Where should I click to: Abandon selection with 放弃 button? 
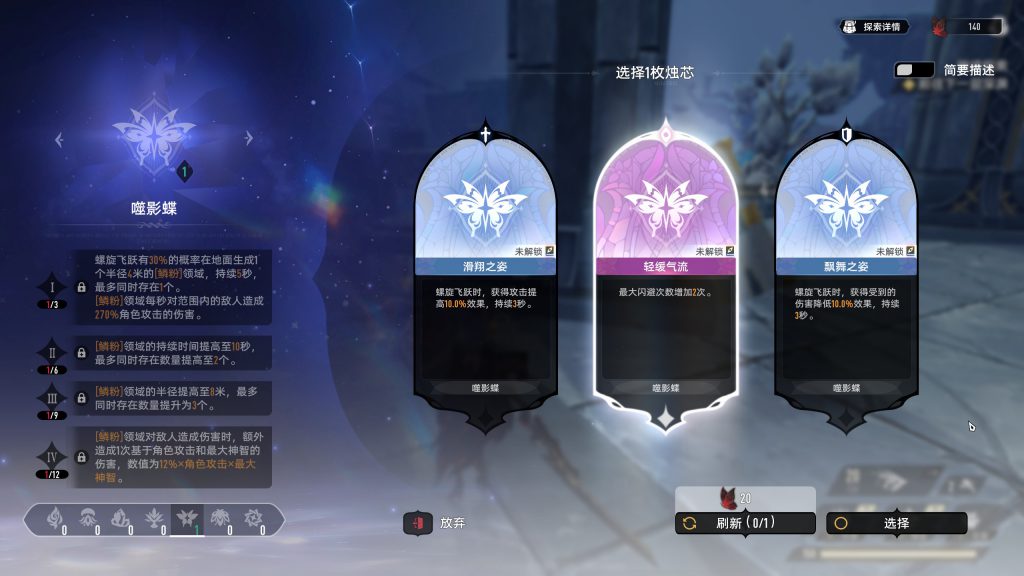click(x=435, y=523)
